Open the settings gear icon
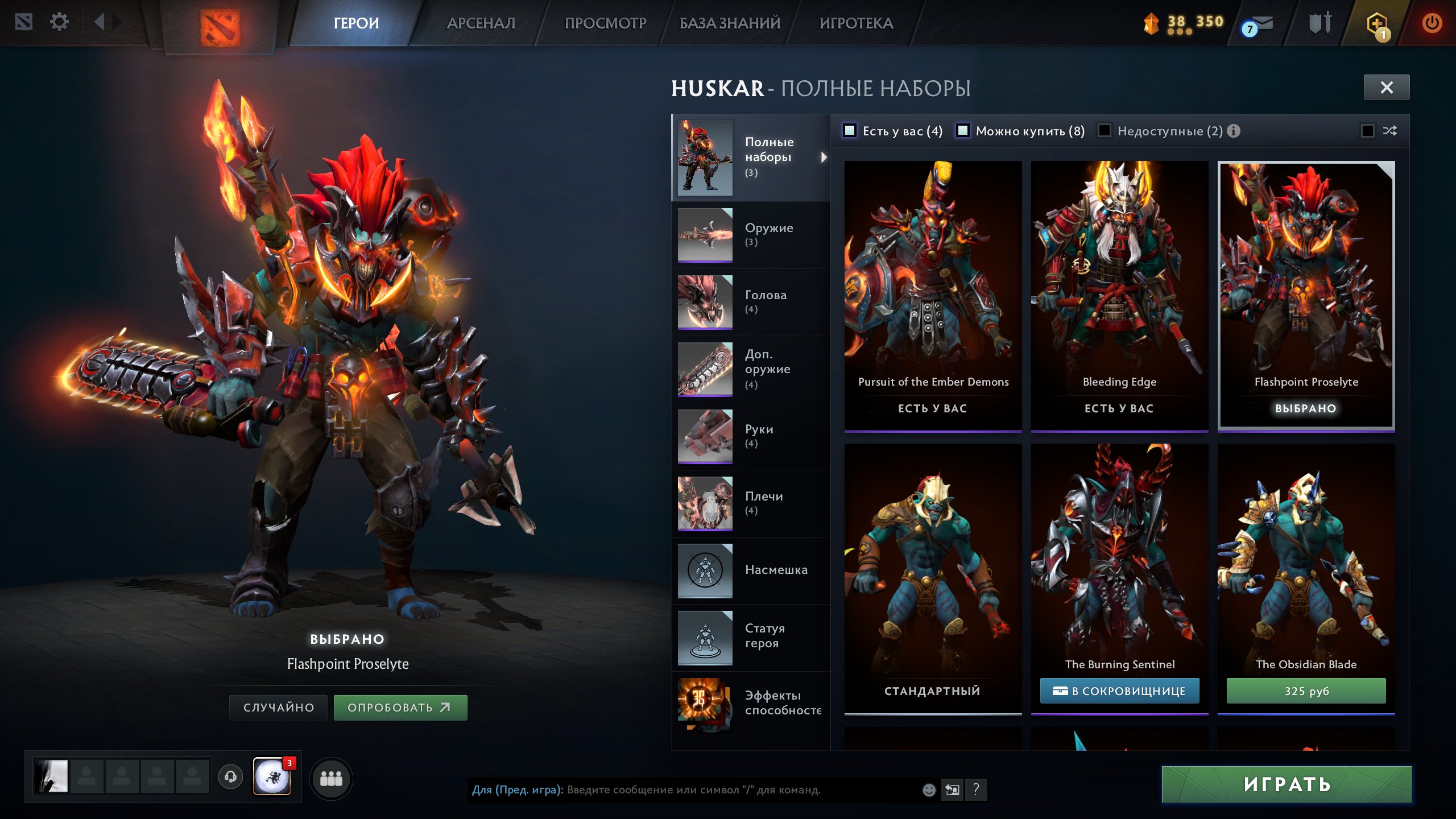Screen dimensions: 1456x819 [59, 22]
